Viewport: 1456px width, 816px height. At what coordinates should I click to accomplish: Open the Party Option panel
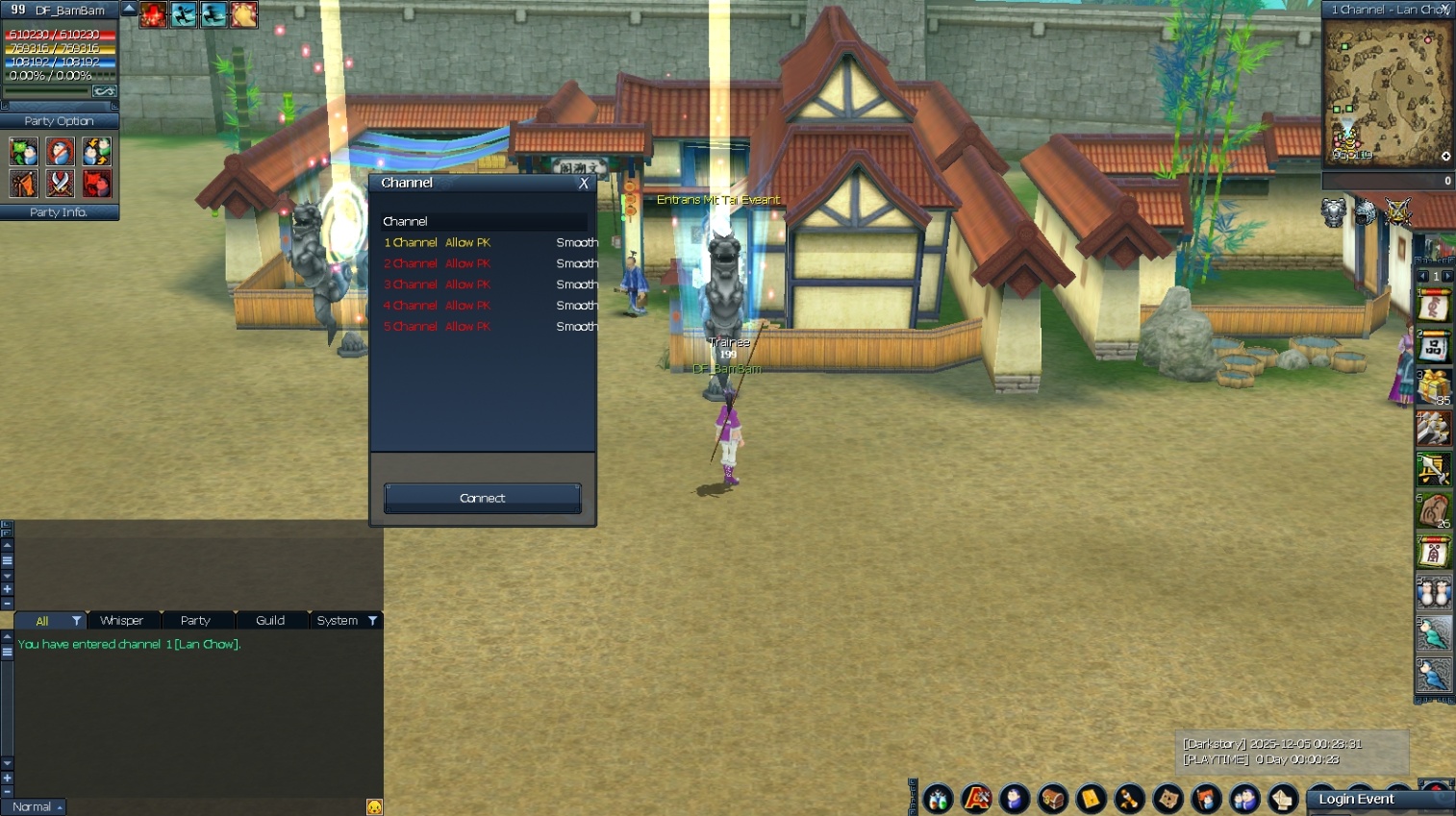[x=59, y=121]
